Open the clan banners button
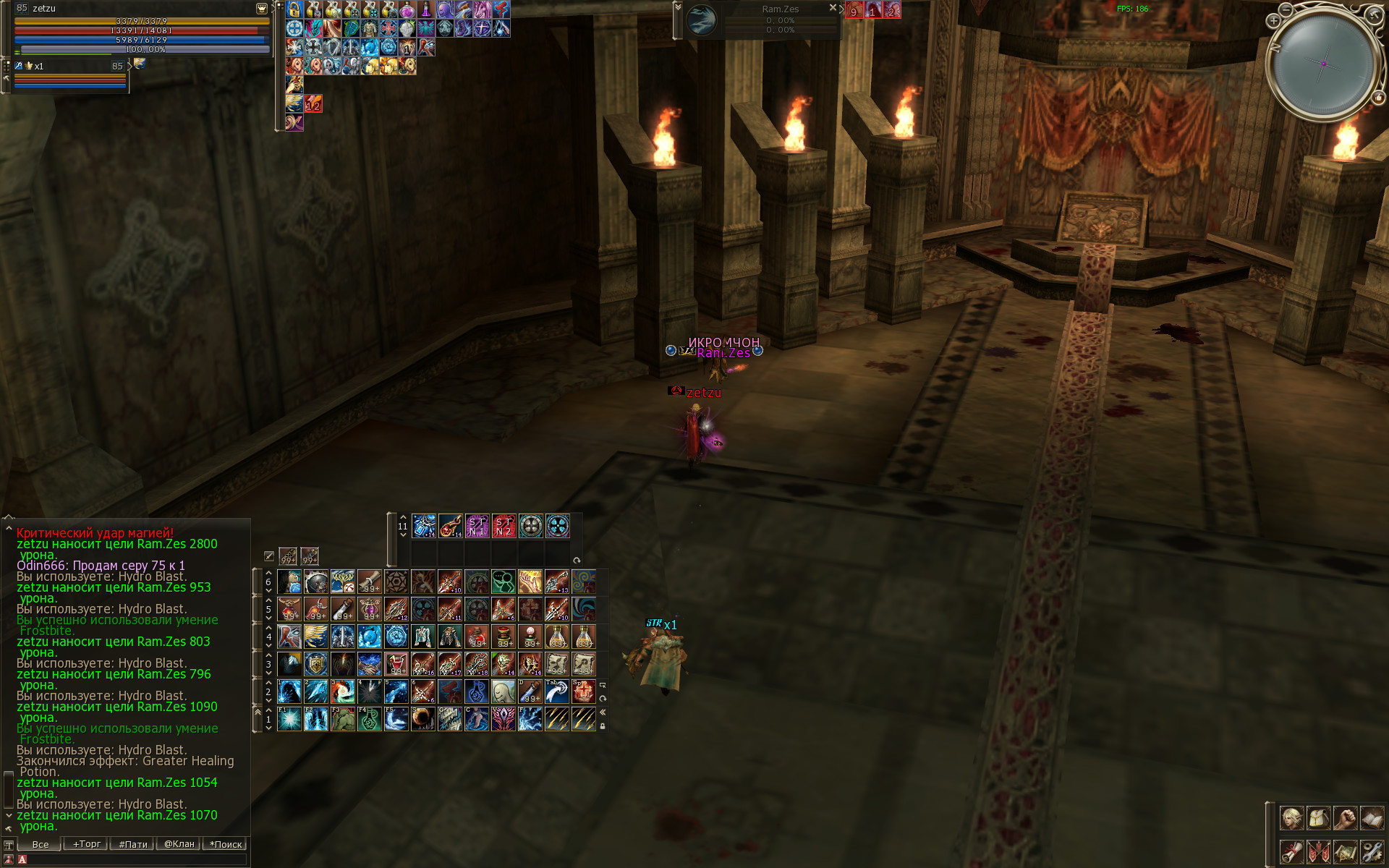This screenshot has height=868, width=1389. click(1318, 851)
